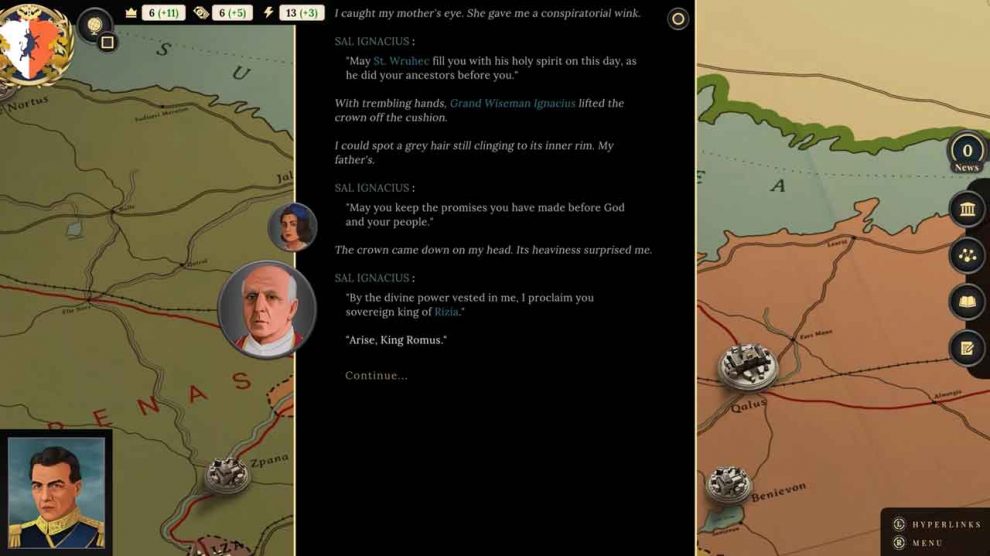Select the Rizia coat of arms emblem
This screenshot has height=556, width=990.
(x=30, y=40)
